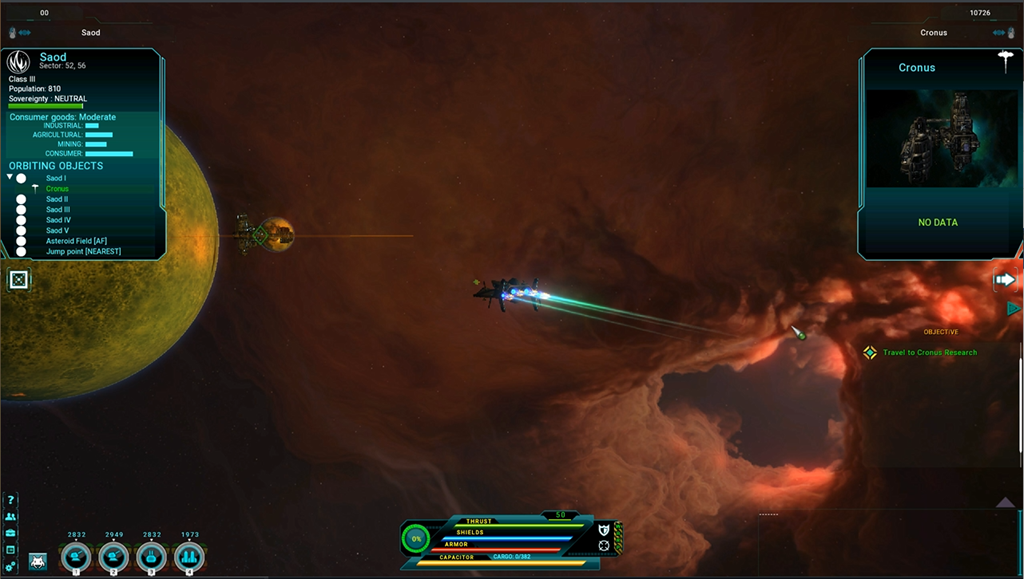1024x579 pixels.
Task: Toggle the shield icon on ship status panel
Action: pos(603,529)
